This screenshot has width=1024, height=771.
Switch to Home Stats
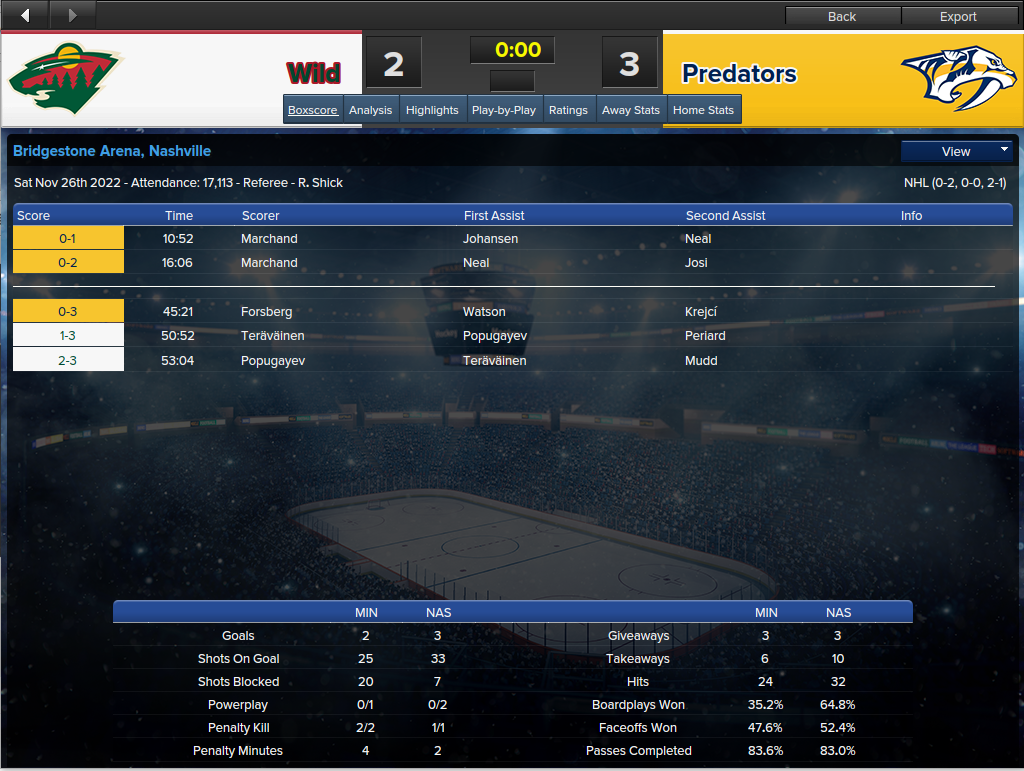[703, 110]
